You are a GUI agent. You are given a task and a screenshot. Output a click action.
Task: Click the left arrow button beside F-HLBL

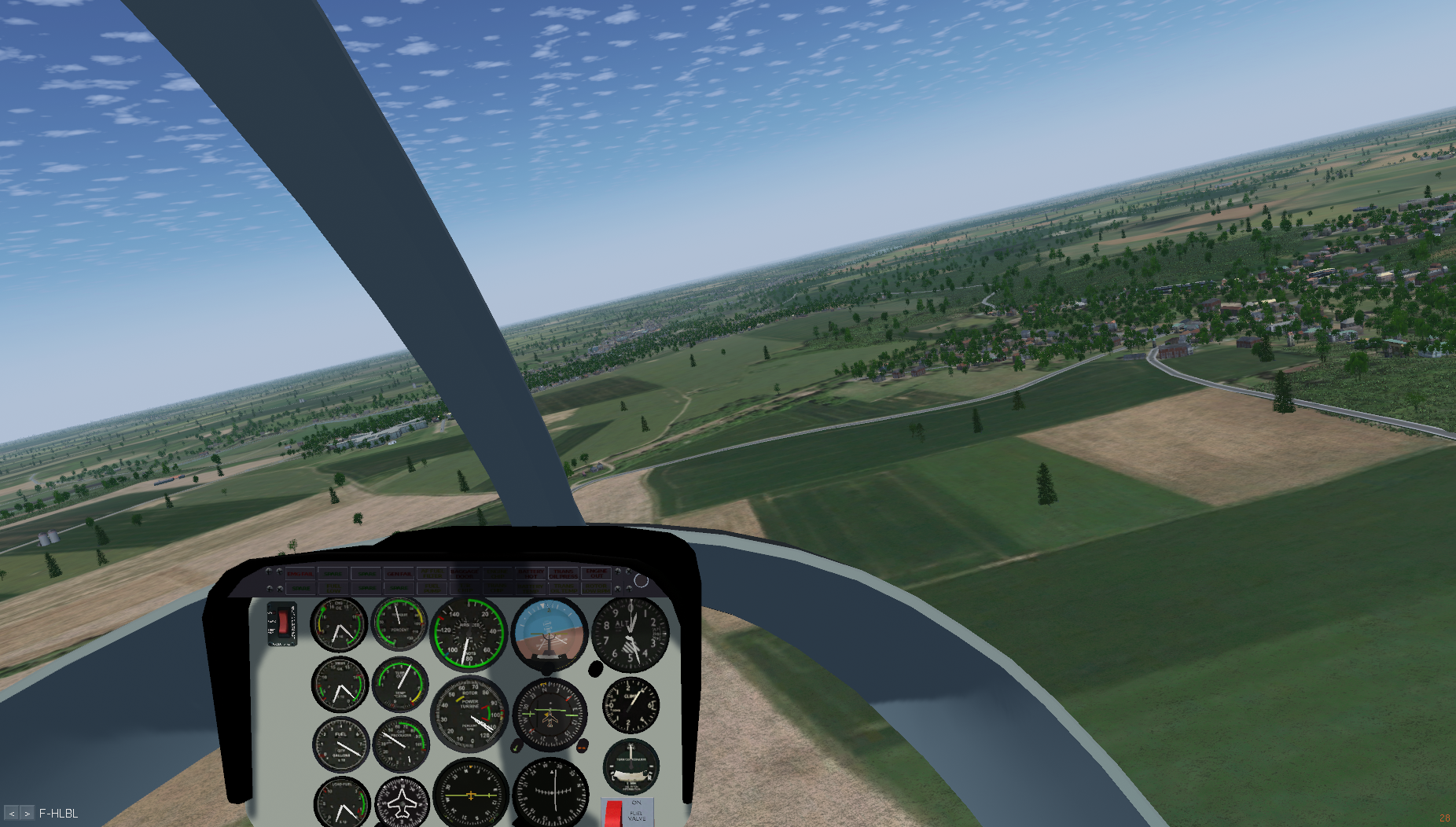coord(12,814)
